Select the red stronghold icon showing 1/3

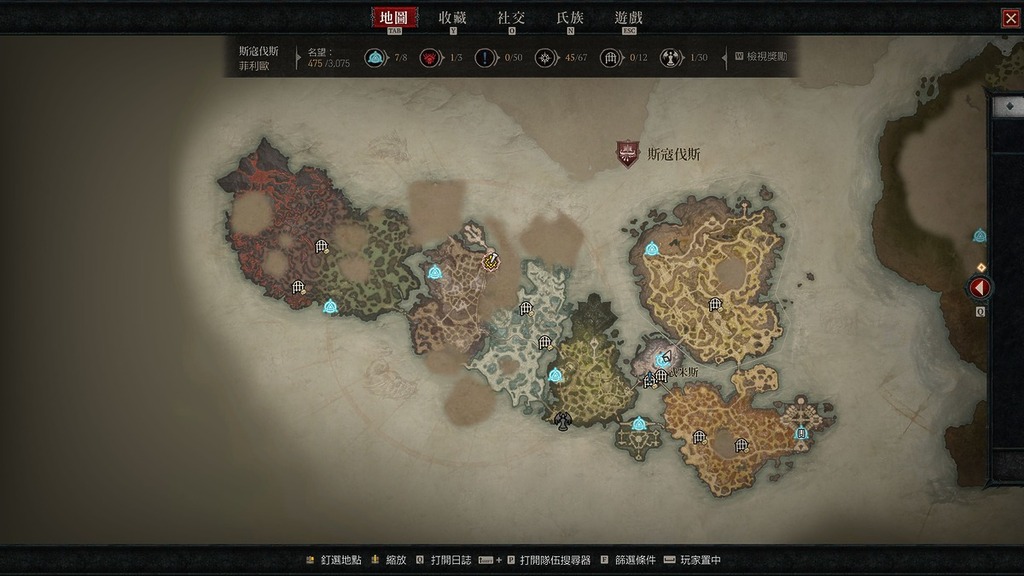(x=430, y=57)
